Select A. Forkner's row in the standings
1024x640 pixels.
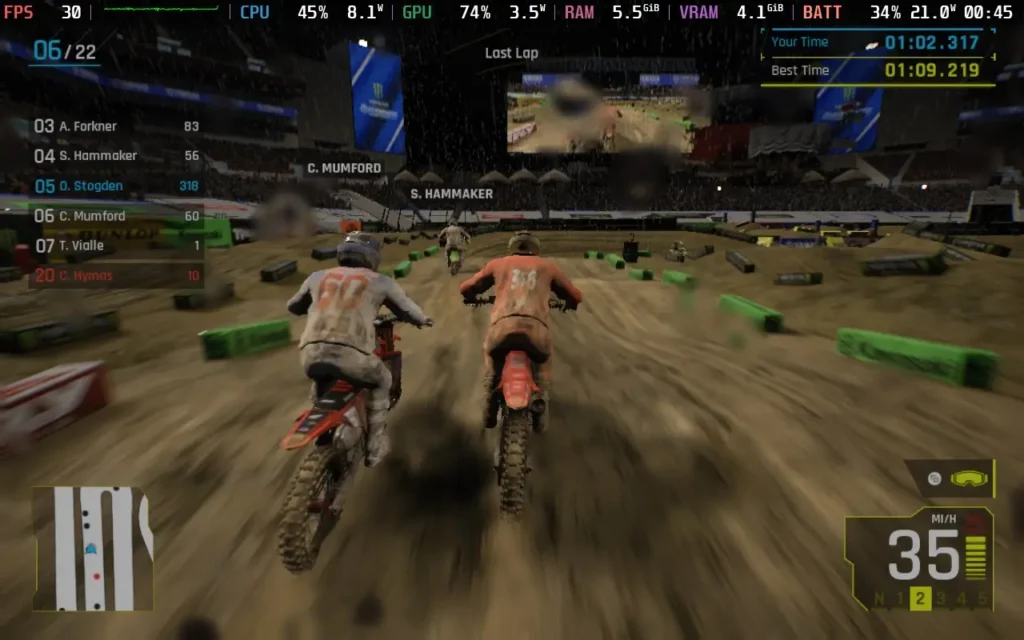click(117, 127)
